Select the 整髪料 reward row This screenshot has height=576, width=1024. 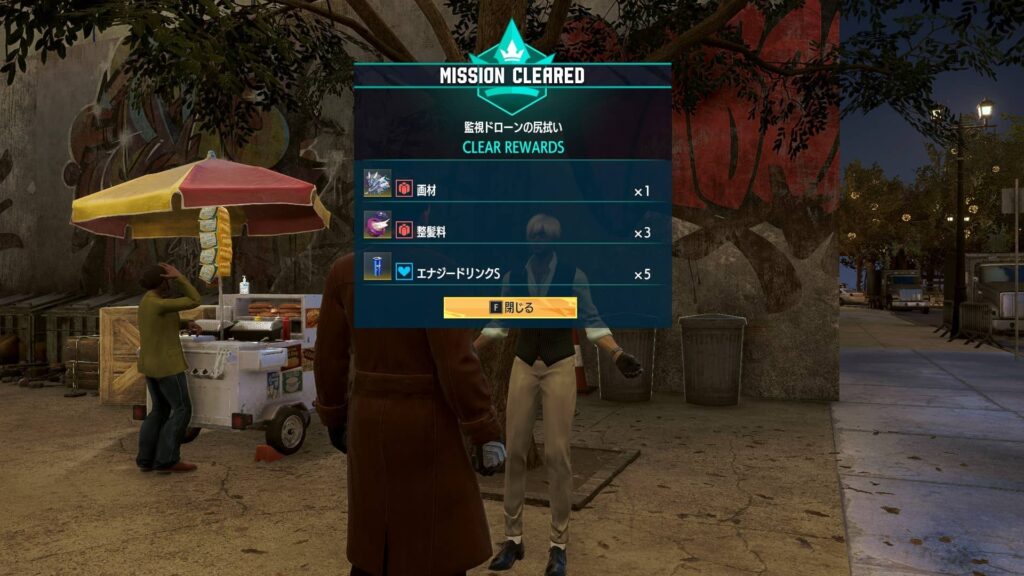coord(511,232)
